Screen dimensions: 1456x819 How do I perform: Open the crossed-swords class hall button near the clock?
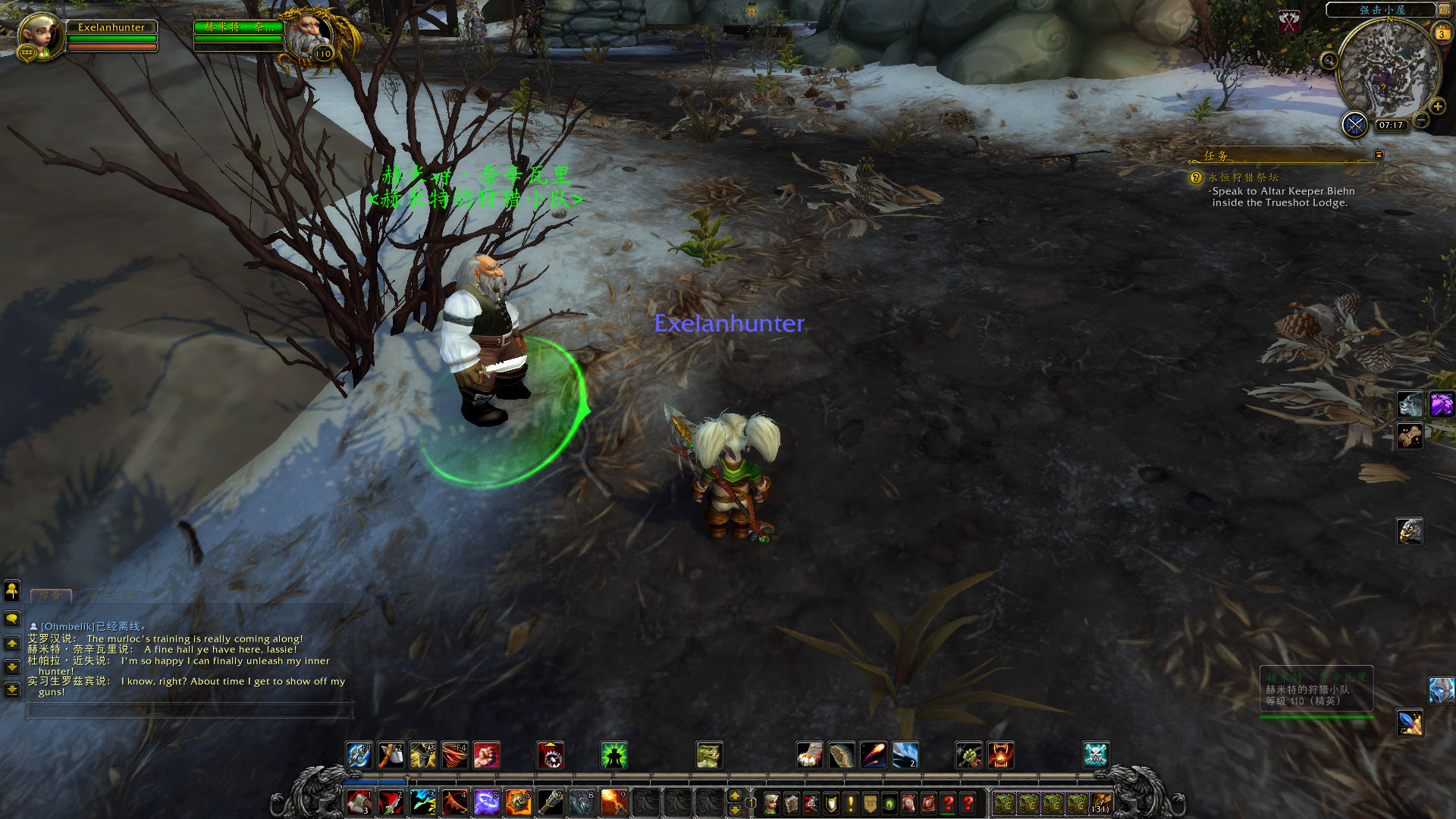(x=1354, y=124)
